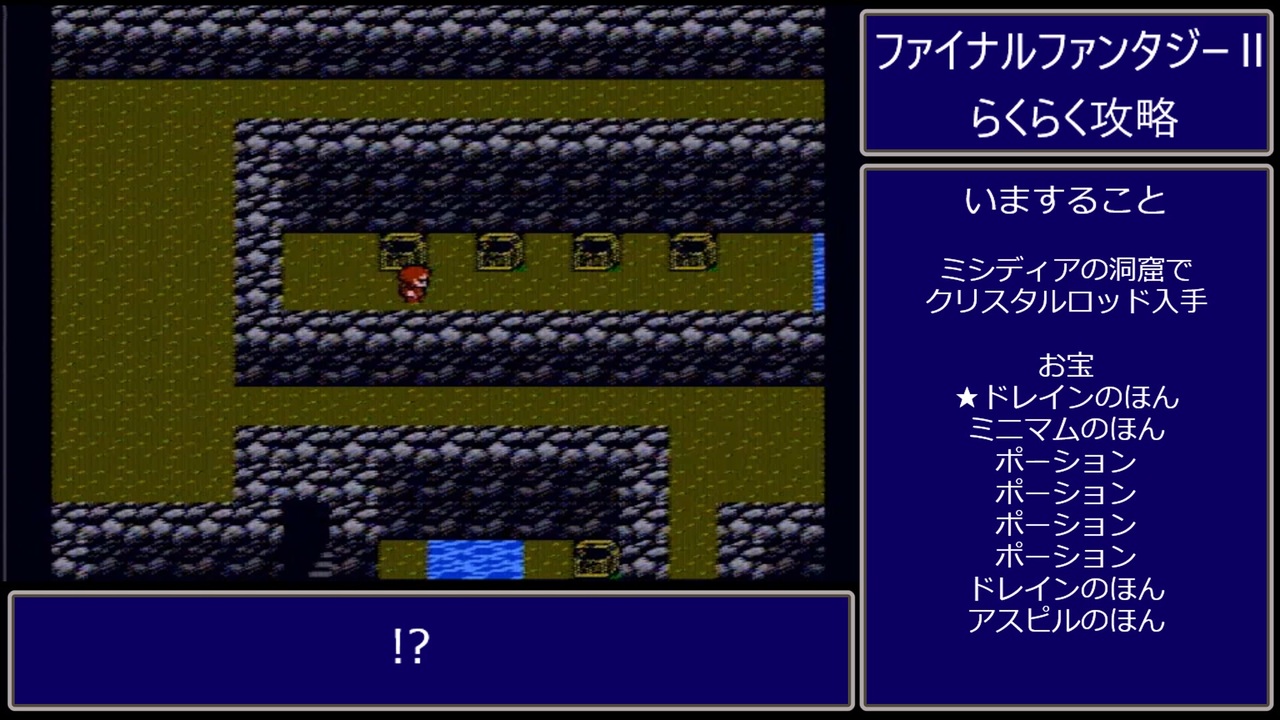Toggle the starred ドレインのほん treasure entry
Image resolution: width=1280 pixels, height=720 pixels.
tap(1067, 397)
